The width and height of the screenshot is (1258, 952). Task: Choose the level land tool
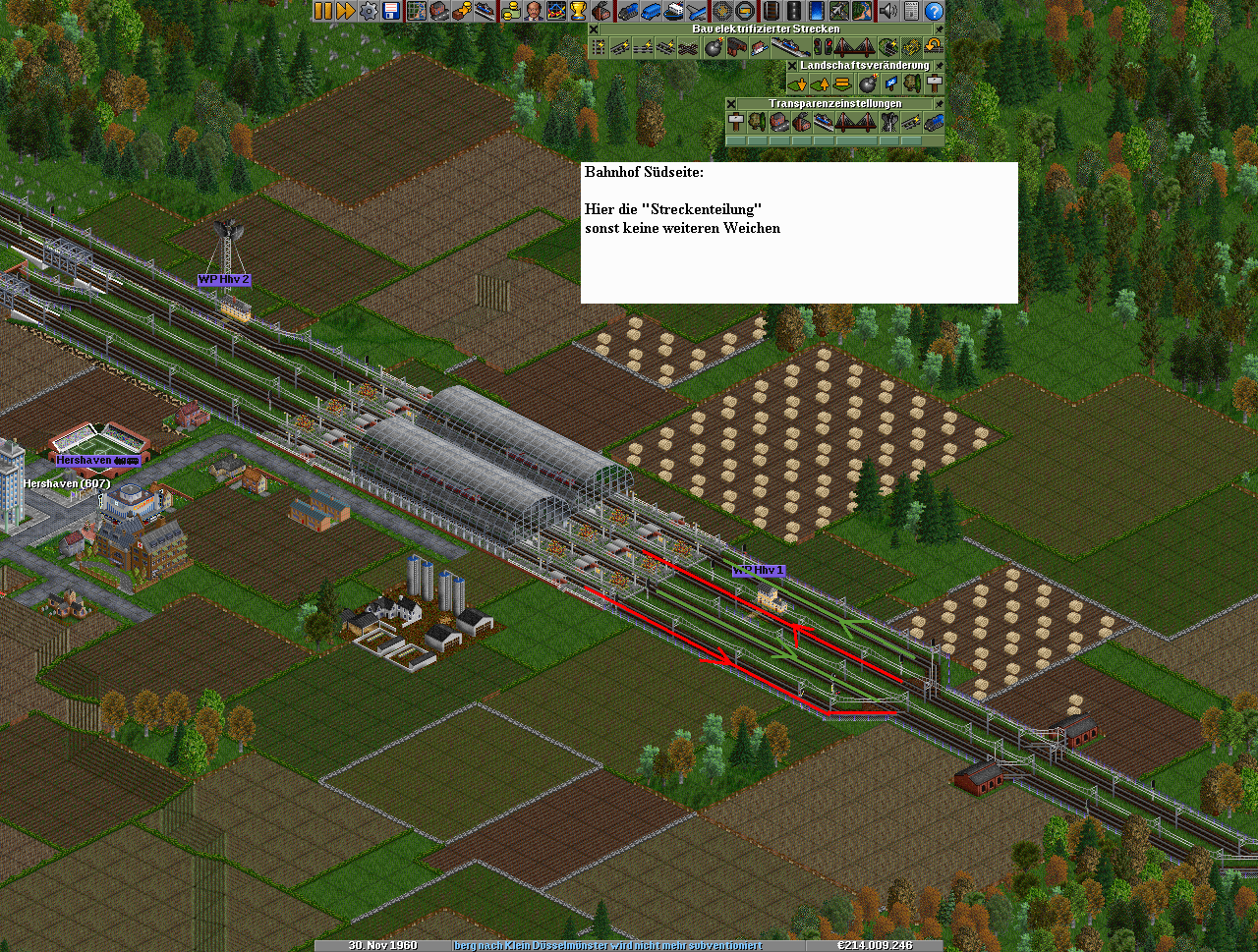(842, 84)
